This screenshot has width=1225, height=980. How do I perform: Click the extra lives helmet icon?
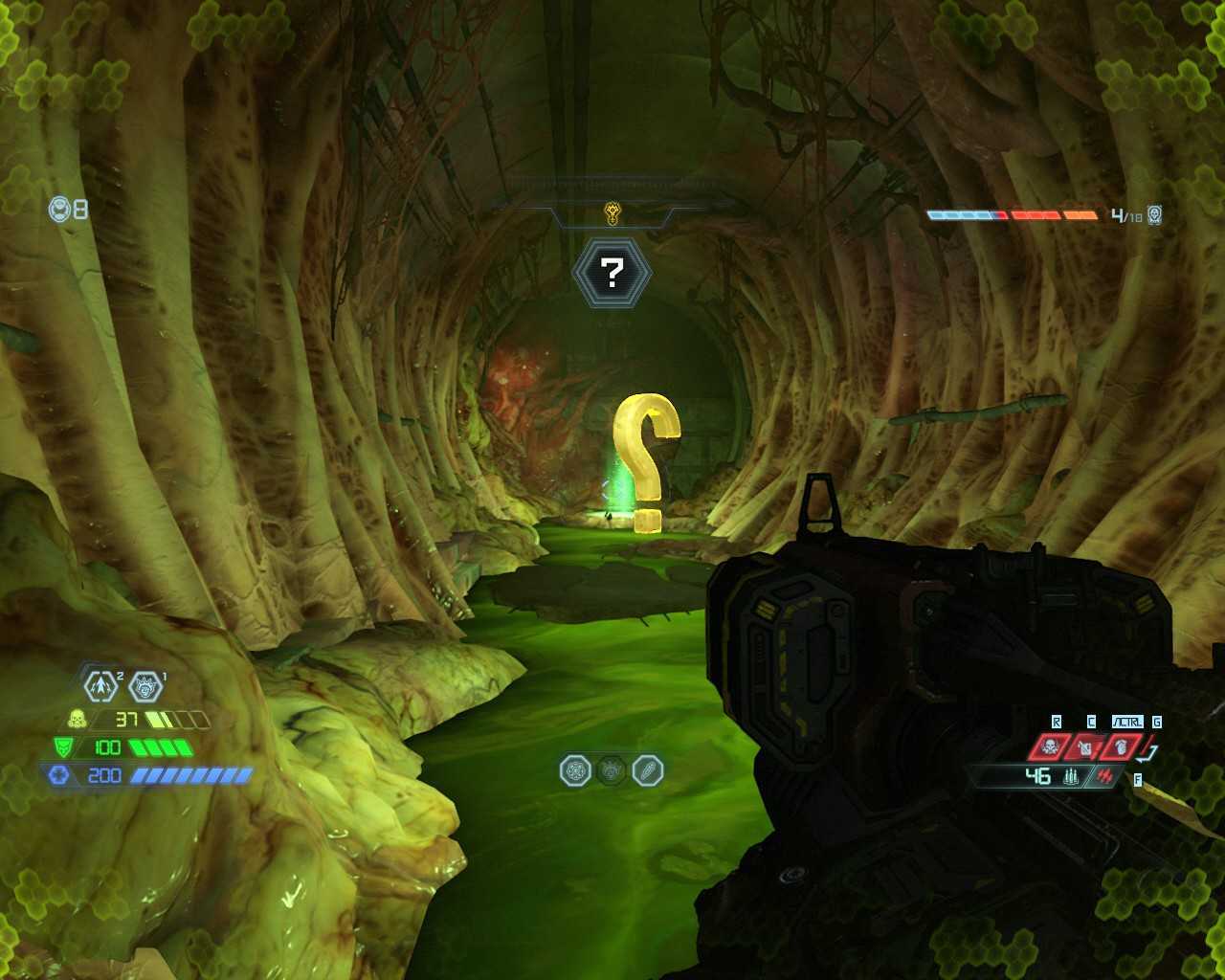pos(60,209)
